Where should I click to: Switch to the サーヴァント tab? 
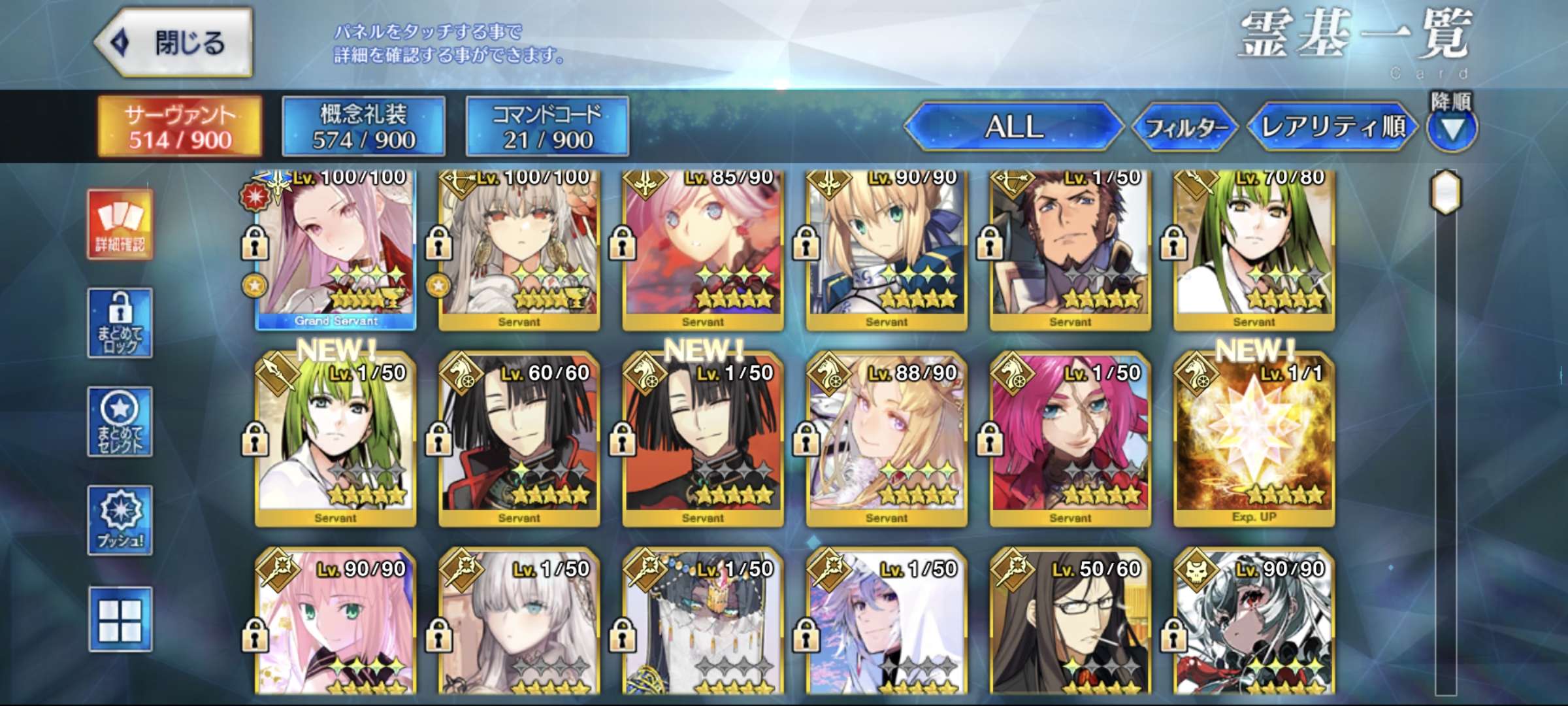[x=180, y=126]
